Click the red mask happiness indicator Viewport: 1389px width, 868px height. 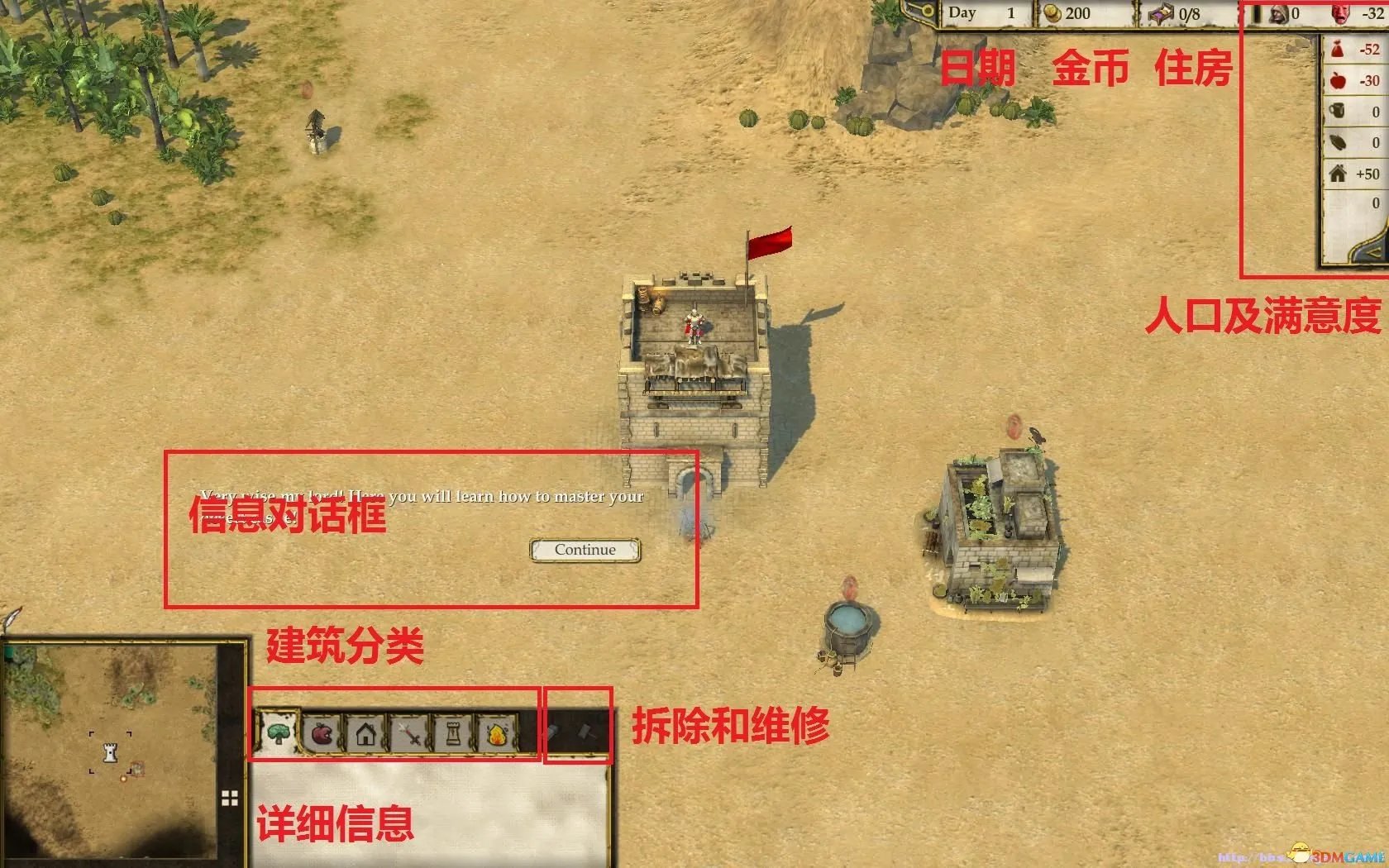1341,13
